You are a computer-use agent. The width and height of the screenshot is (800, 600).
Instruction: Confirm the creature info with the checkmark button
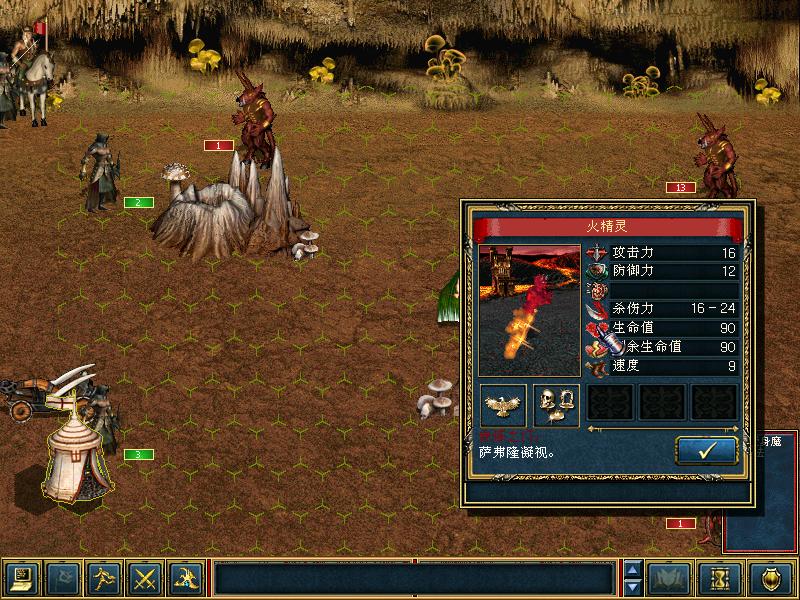(707, 450)
